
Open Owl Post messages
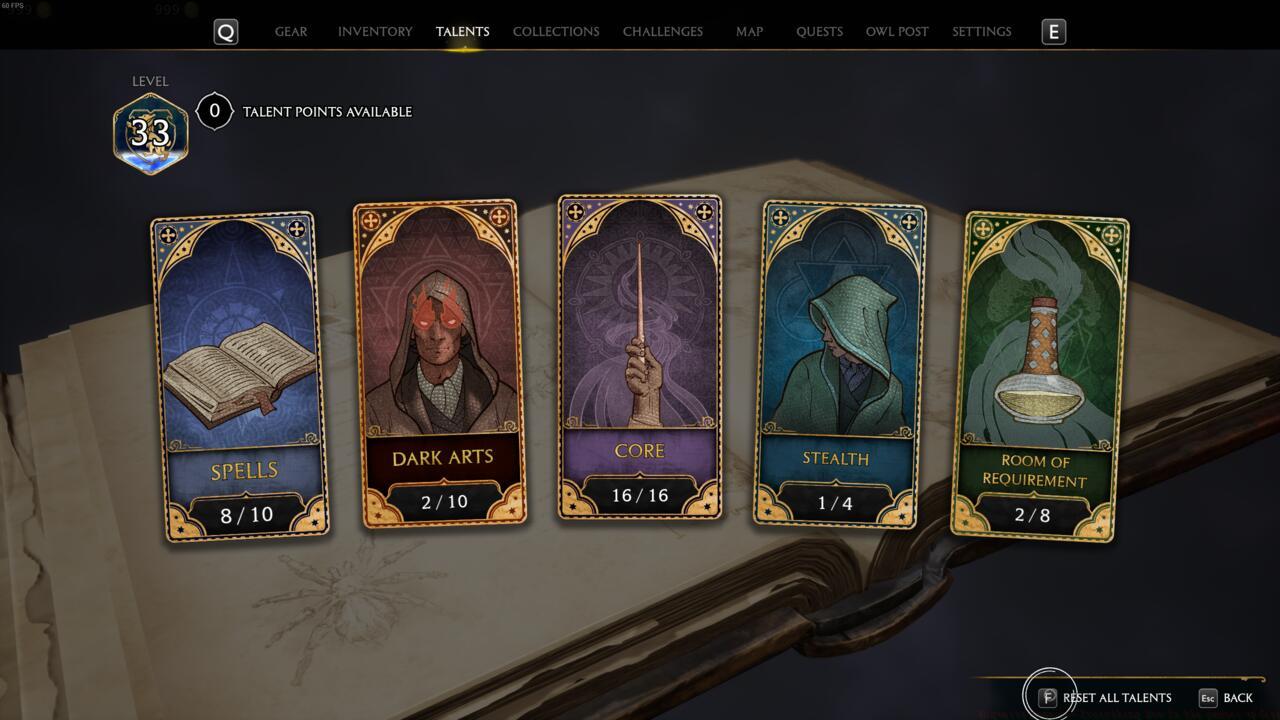(897, 31)
